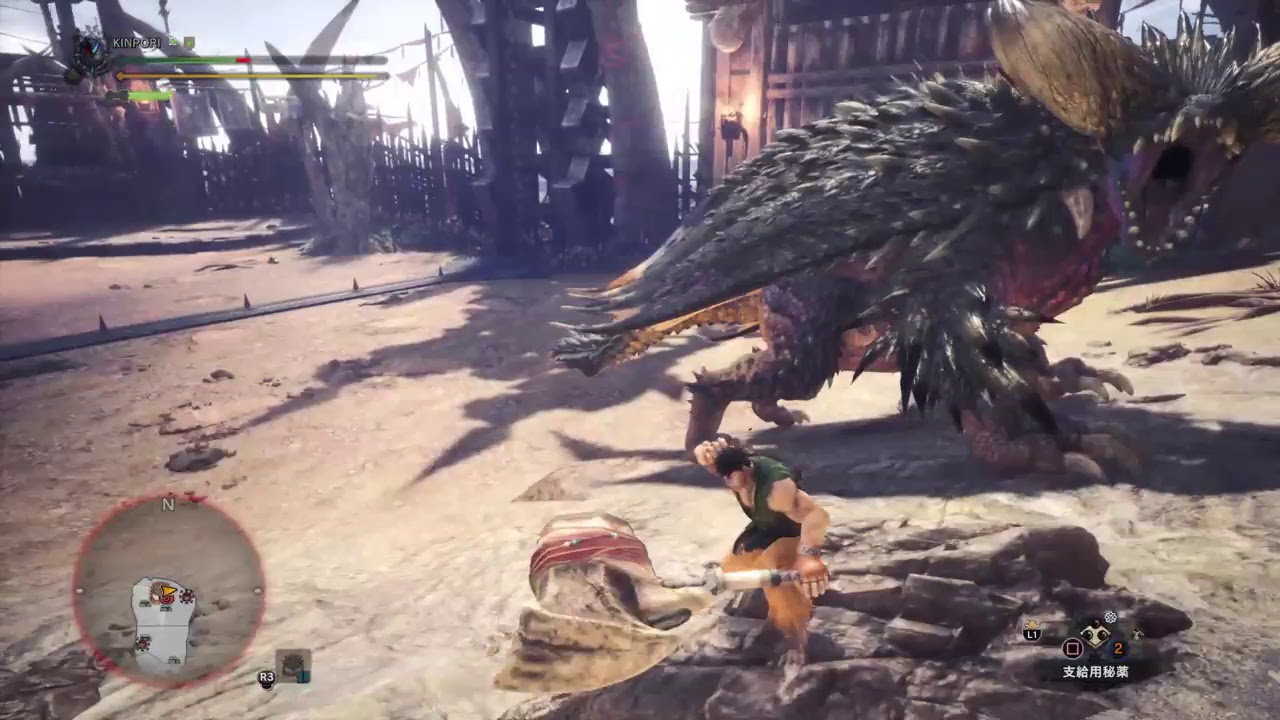Open the gesture radial menu via the L1 icon

pos(1031,634)
